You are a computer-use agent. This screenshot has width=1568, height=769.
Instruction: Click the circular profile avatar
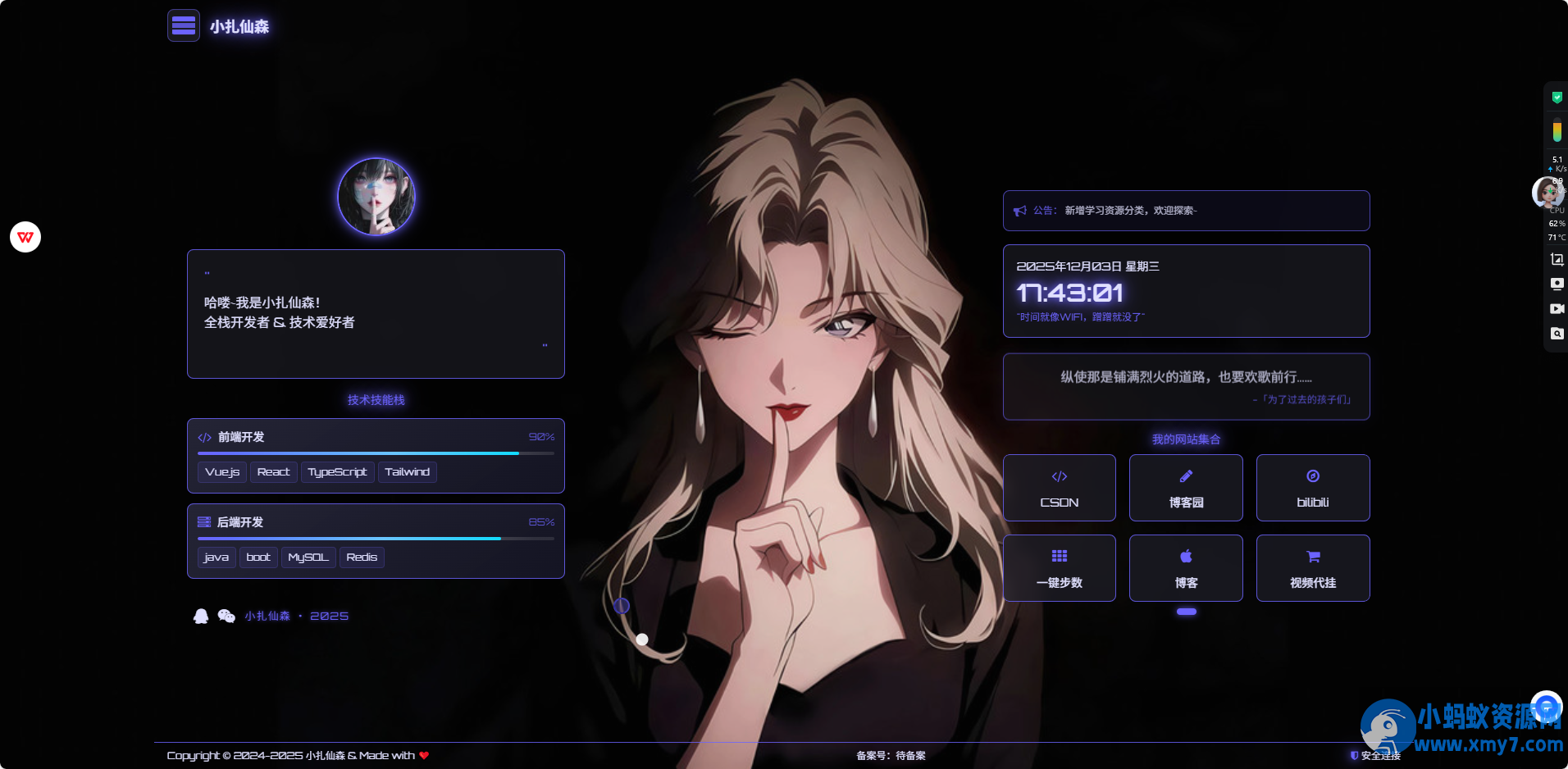point(376,197)
